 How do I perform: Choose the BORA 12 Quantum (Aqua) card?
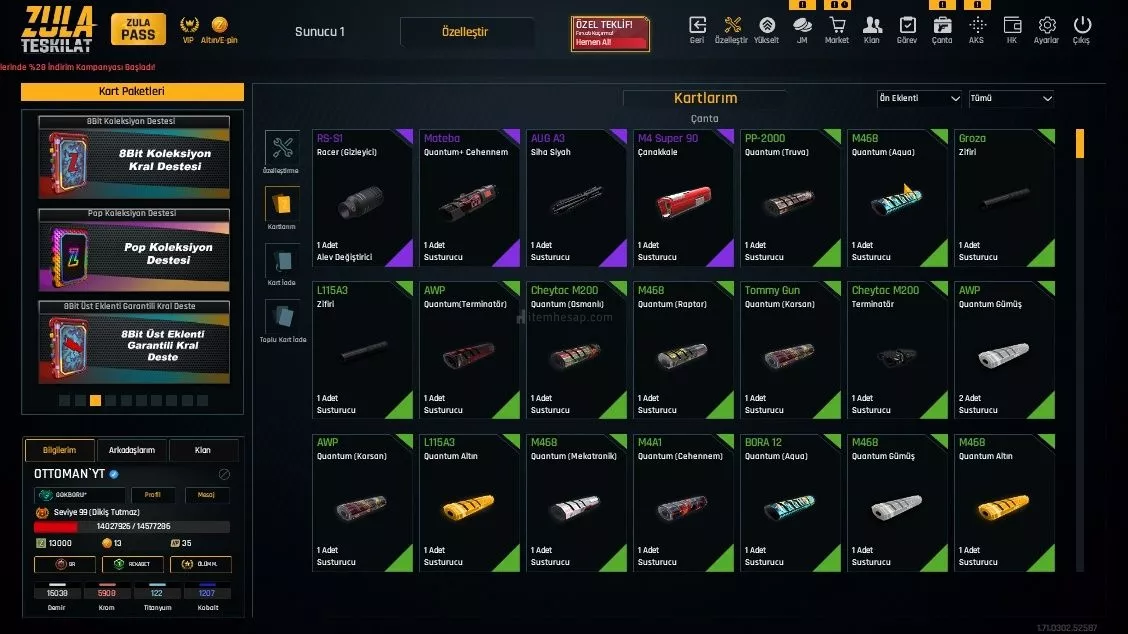[x=790, y=502]
